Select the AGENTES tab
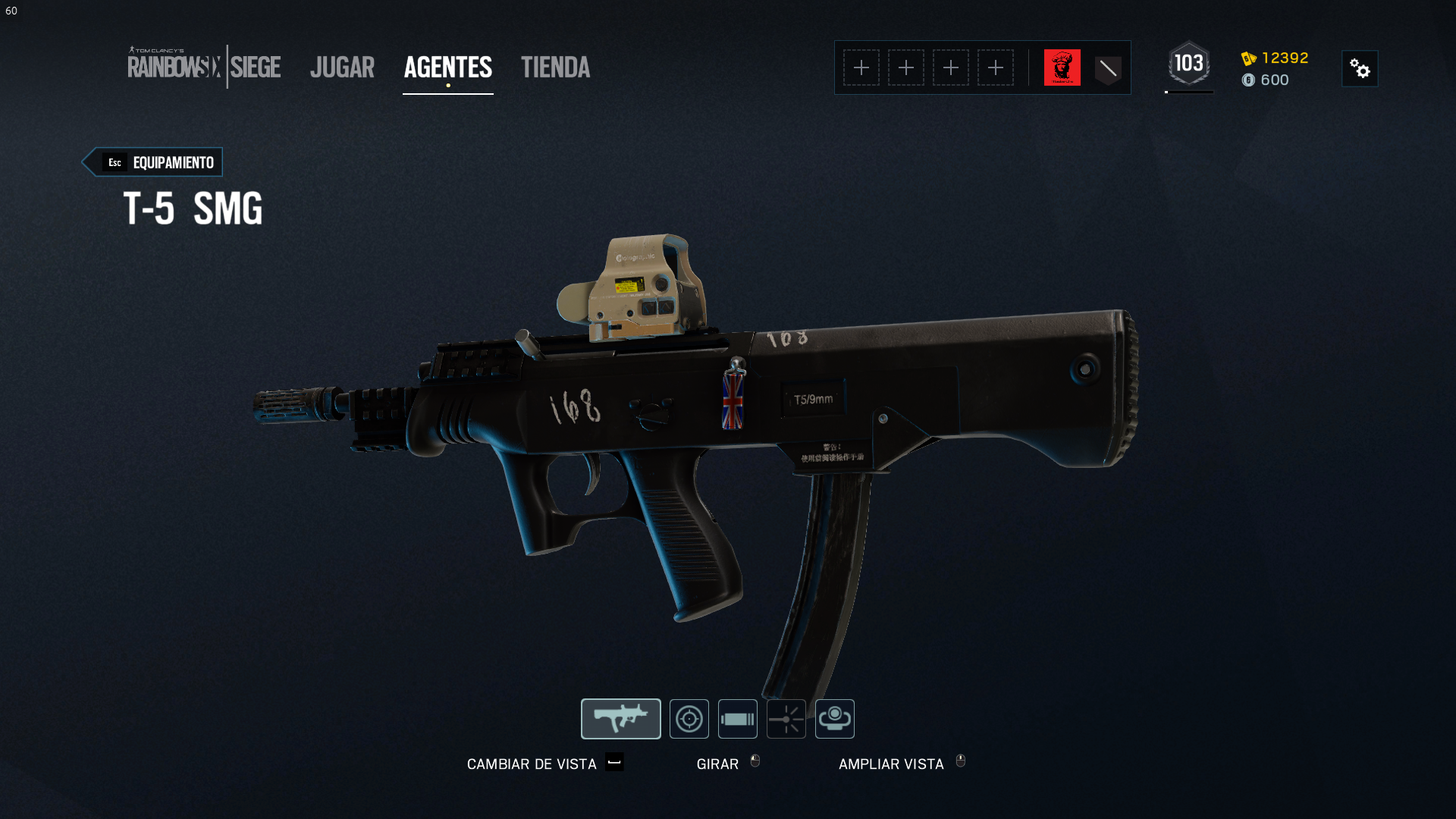 click(x=447, y=67)
